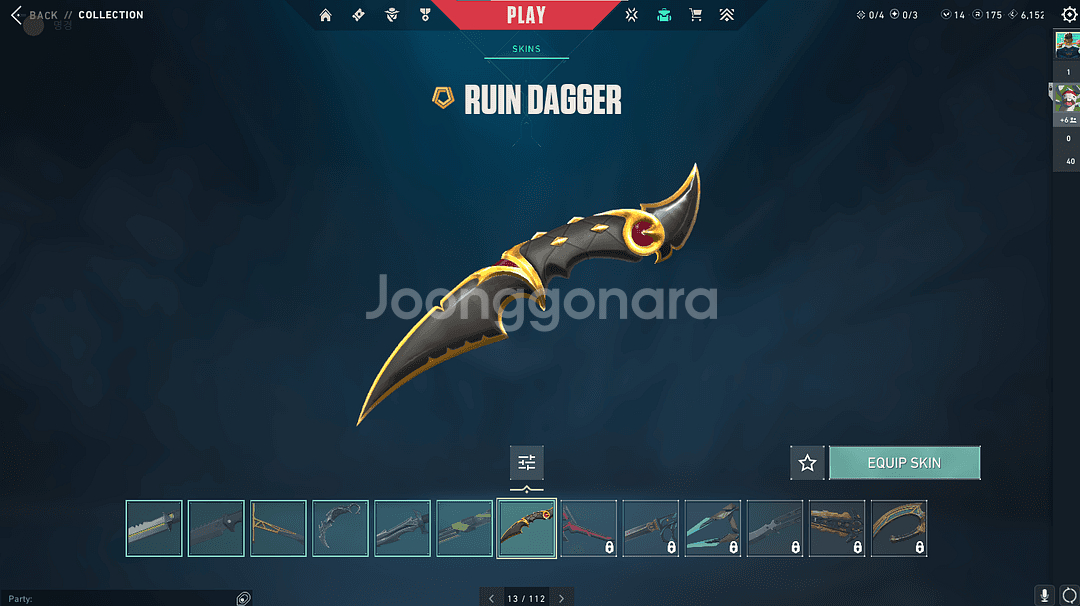
Task: Toggle the microphone icon
Action: (x=1045, y=596)
